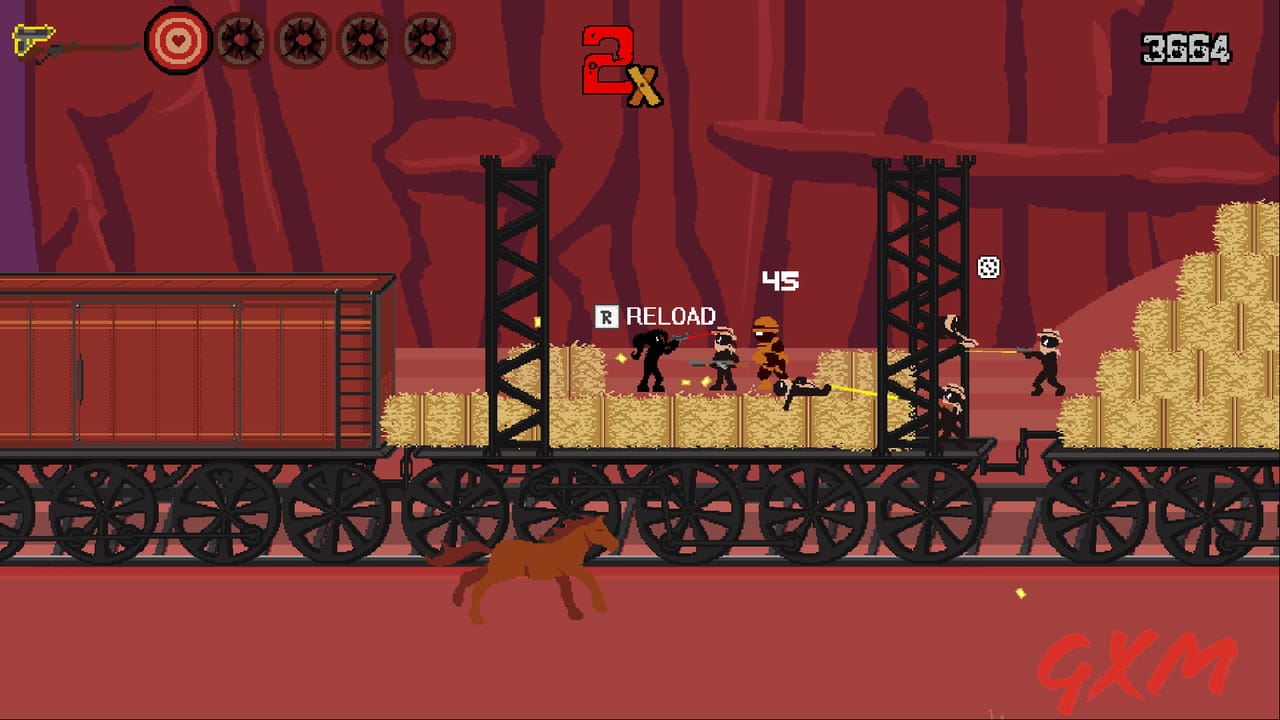This screenshot has width=1280, height=720.
Task: Click the damage number 45 popup
Action: (783, 281)
